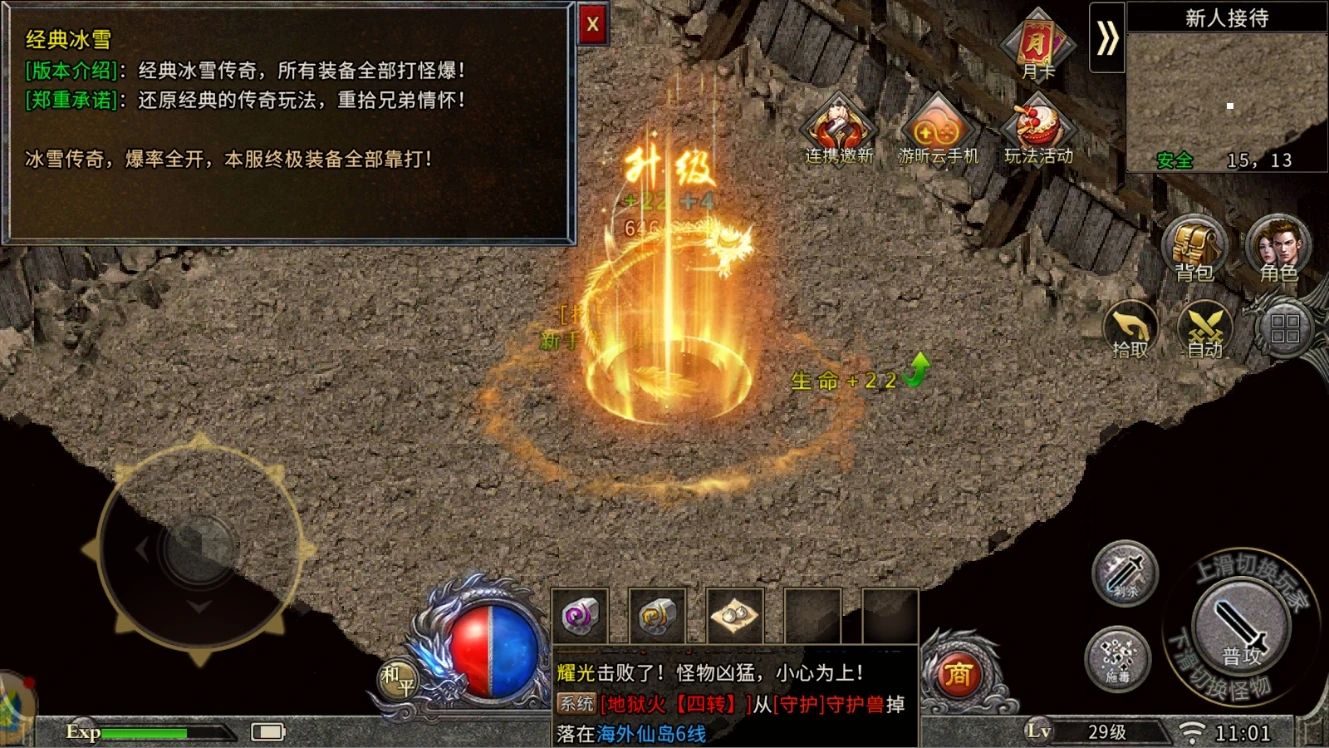Open the 游昕云手机 cloud phone icon
This screenshot has width=1329, height=748.
point(938,130)
